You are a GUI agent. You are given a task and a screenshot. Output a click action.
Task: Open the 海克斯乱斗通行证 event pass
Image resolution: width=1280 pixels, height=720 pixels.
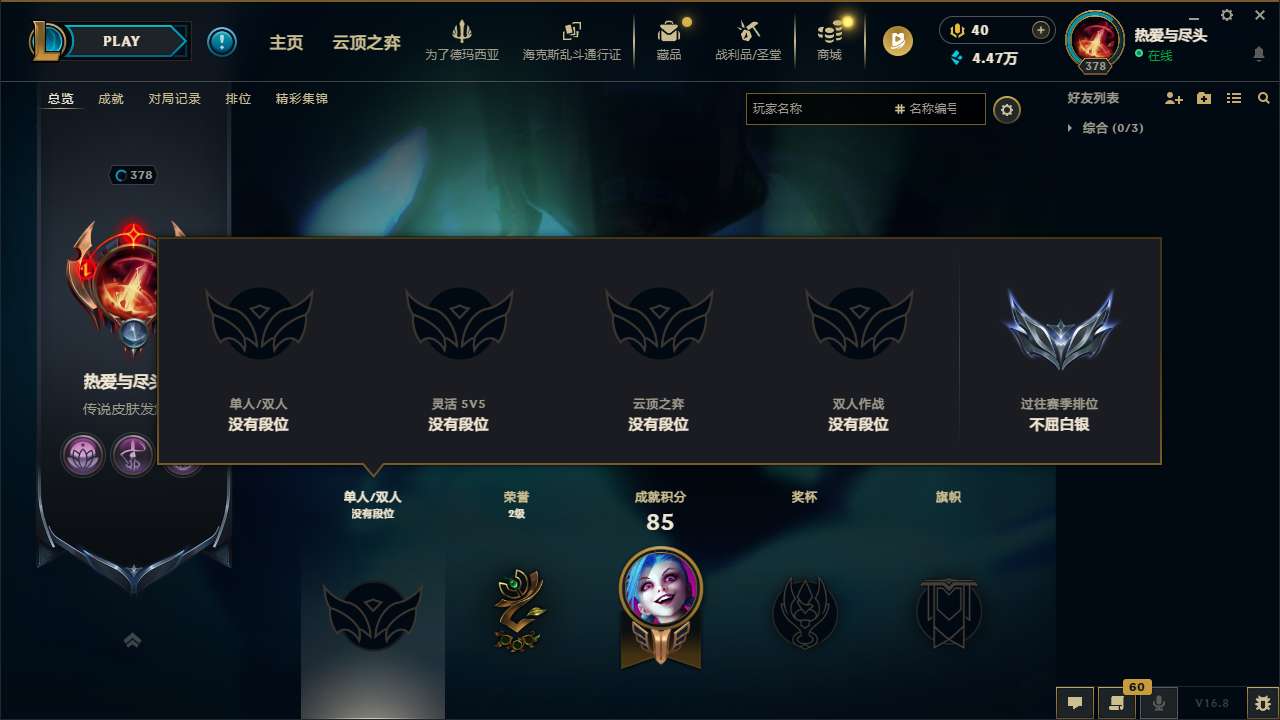tap(571, 41)
